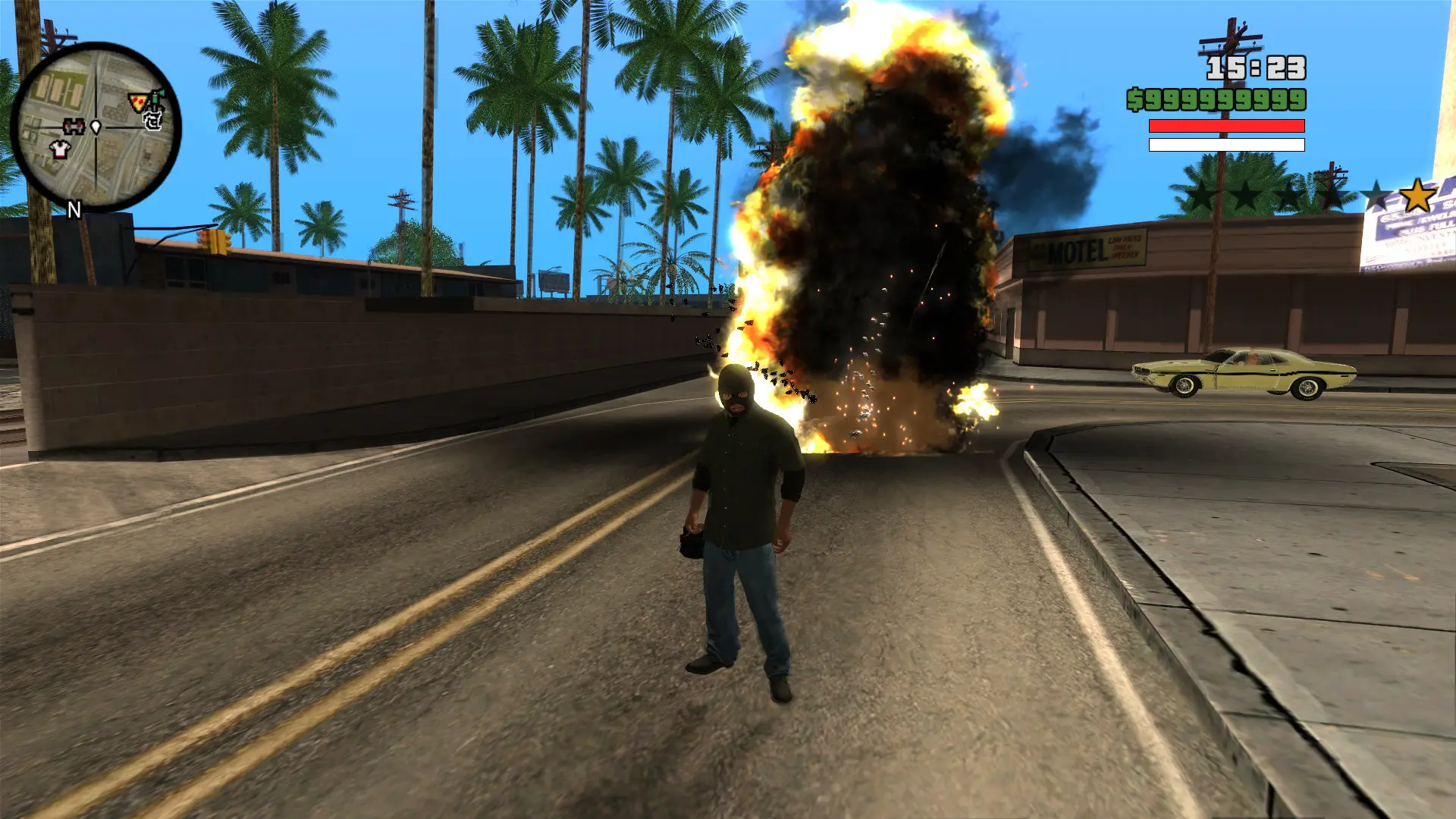Click the north N indicator on the radar
This screenshot has height=819, width=1456.
pyautogui.click(x=74, y=210)
